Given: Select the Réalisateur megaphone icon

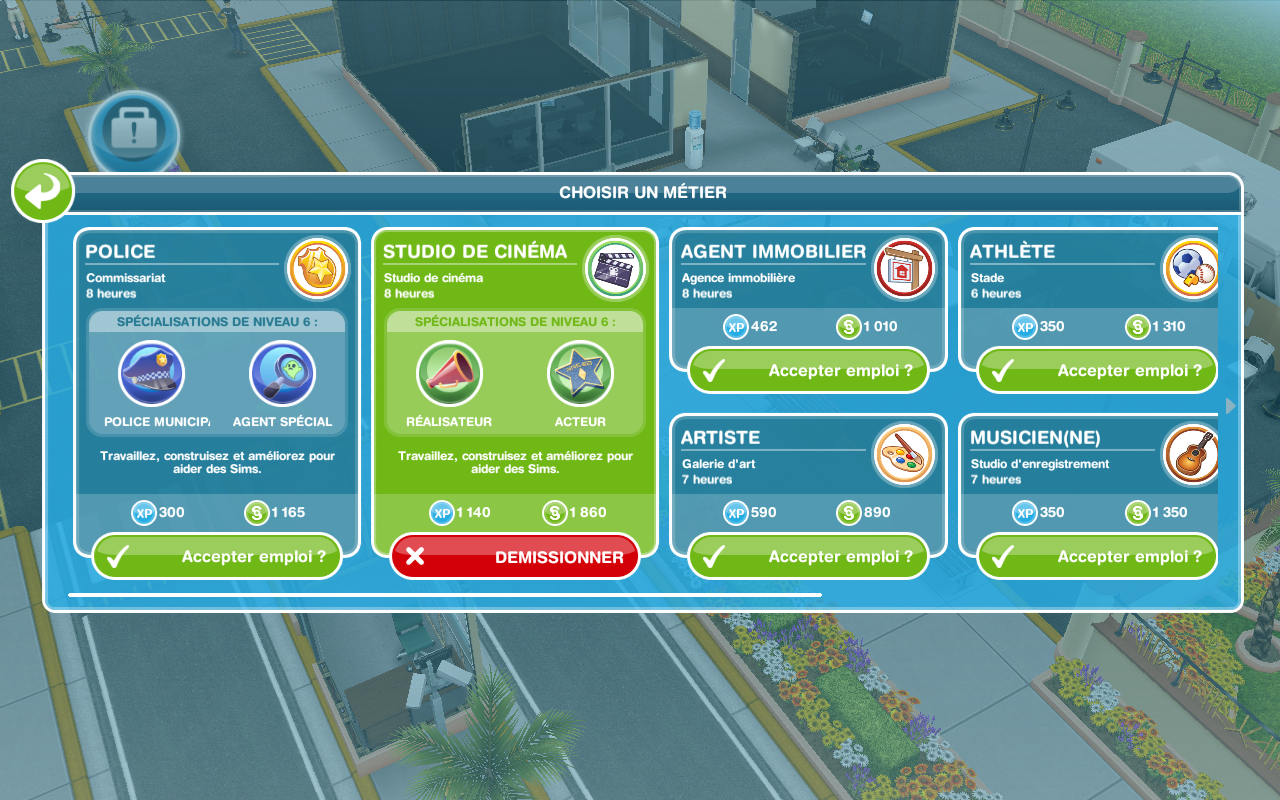Looking at the screenshot, I should point(449,374).
